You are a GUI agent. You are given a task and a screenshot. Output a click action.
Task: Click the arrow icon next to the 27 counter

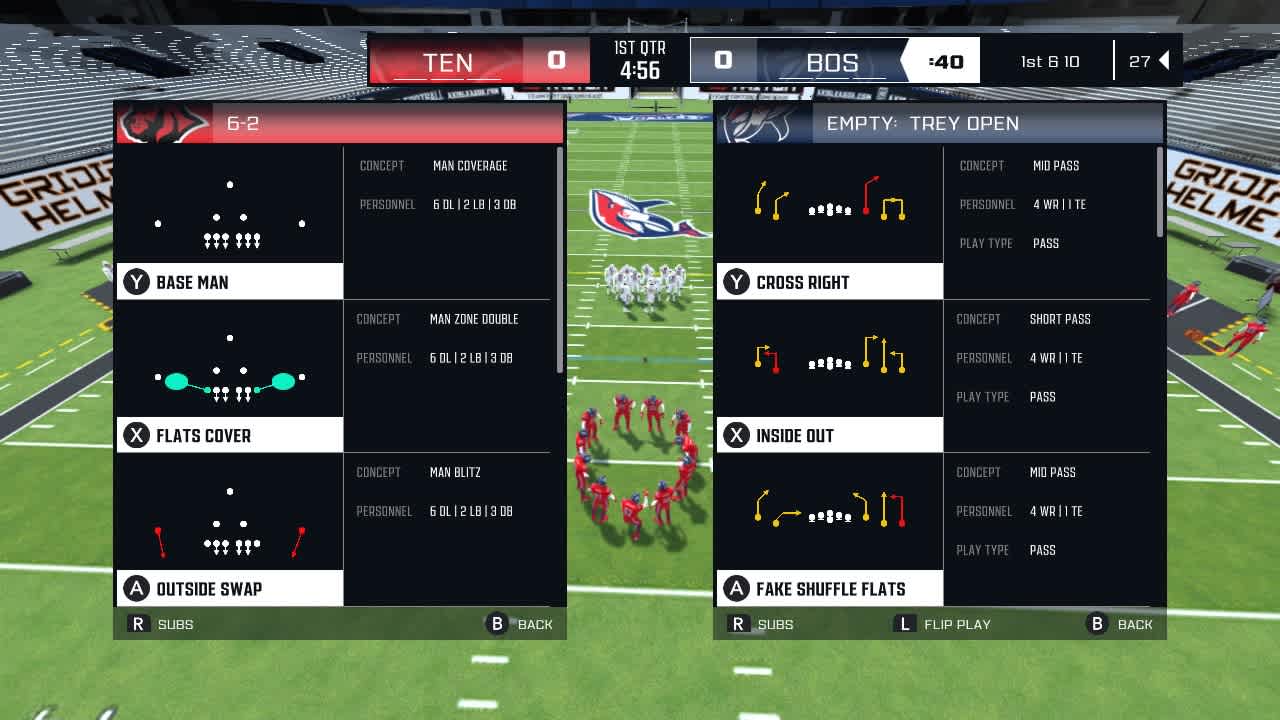coord(1163,60)
